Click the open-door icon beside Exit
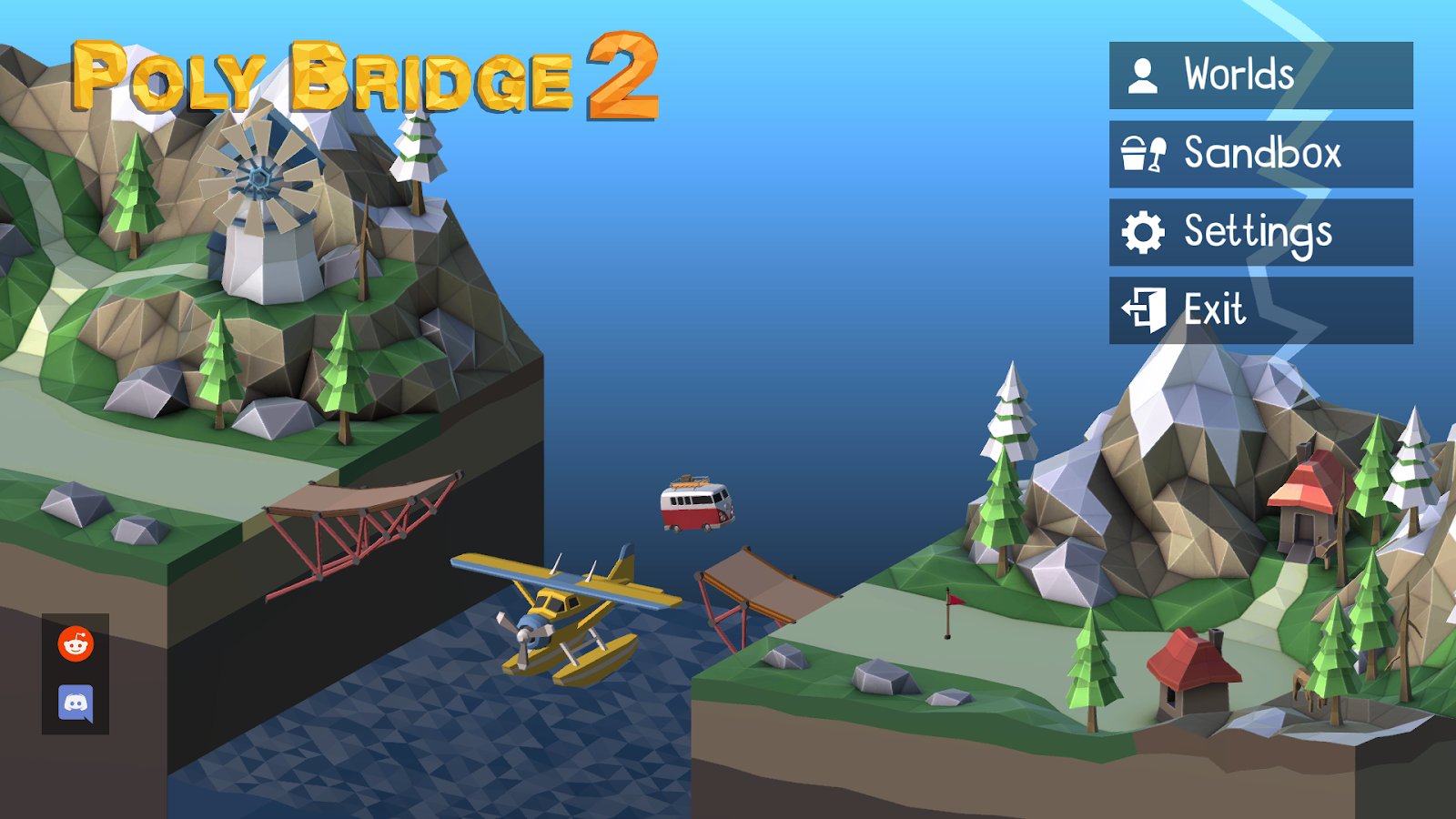This screenshot has width=1456, height=819. 1144,309
